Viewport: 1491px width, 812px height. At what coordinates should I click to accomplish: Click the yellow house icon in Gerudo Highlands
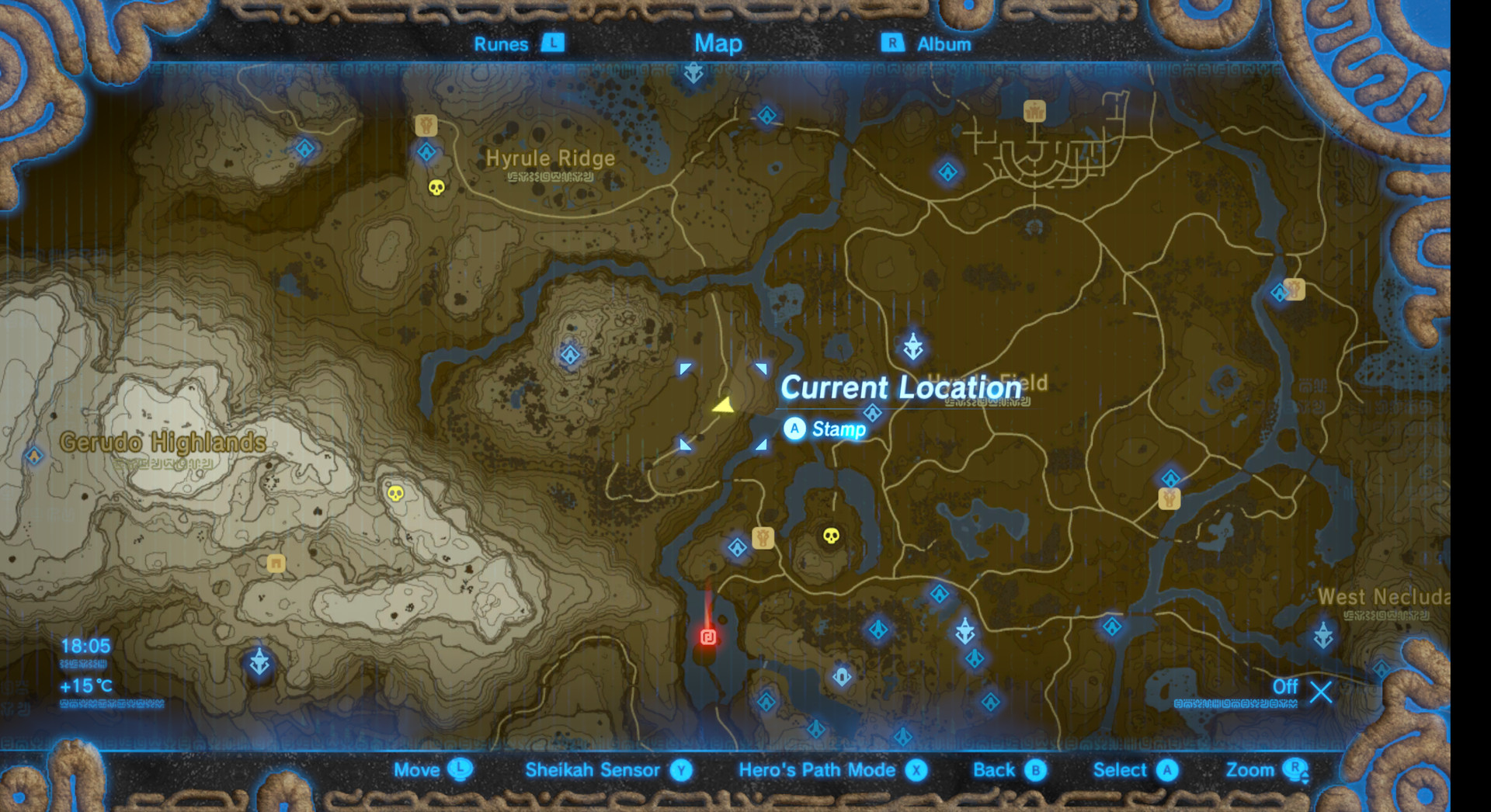coord(276,564)
